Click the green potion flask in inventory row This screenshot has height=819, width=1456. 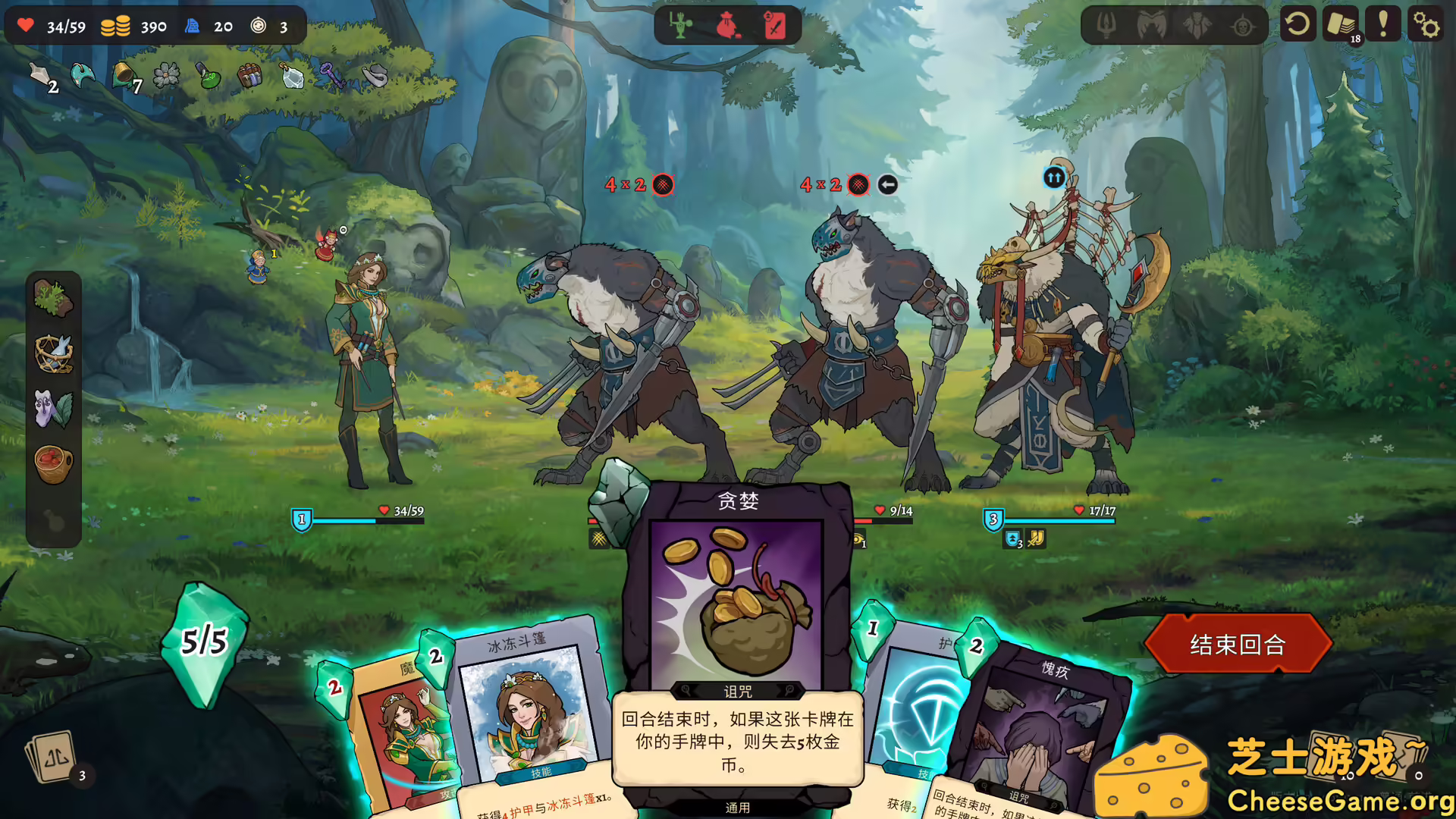pyautogui.click(x=207, y=77)
